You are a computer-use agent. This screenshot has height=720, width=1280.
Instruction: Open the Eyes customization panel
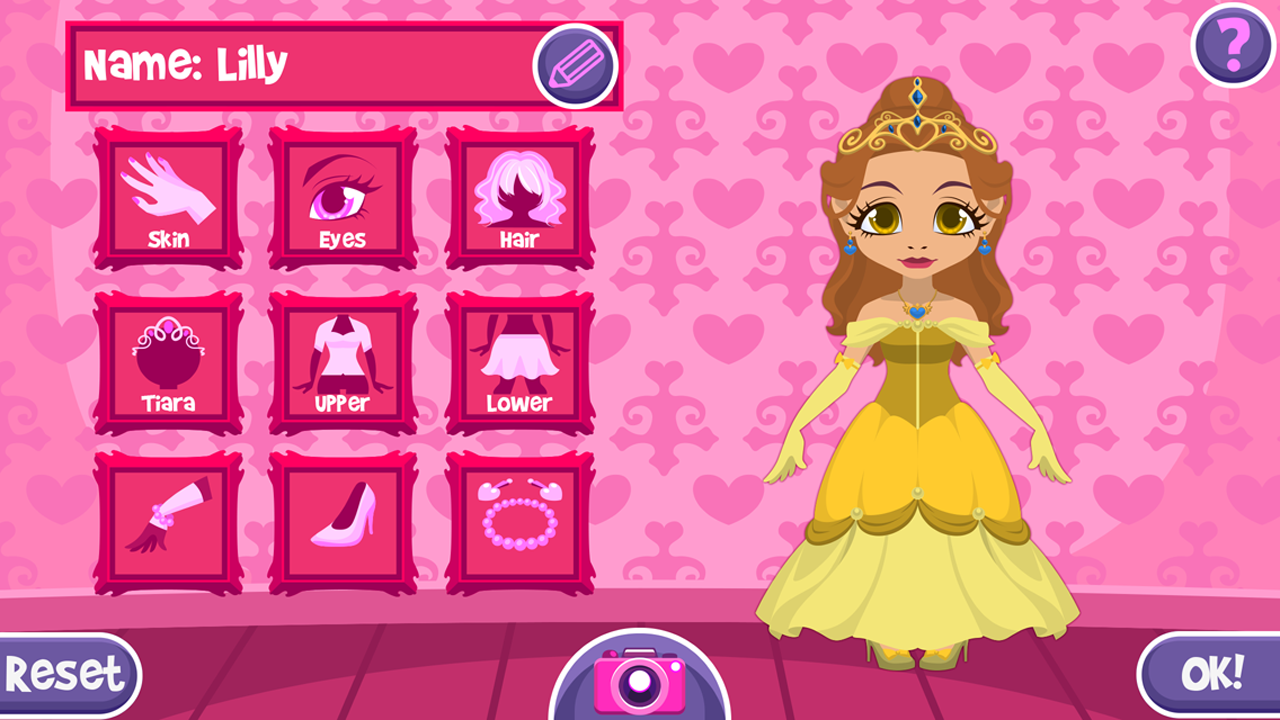(341, 197)
